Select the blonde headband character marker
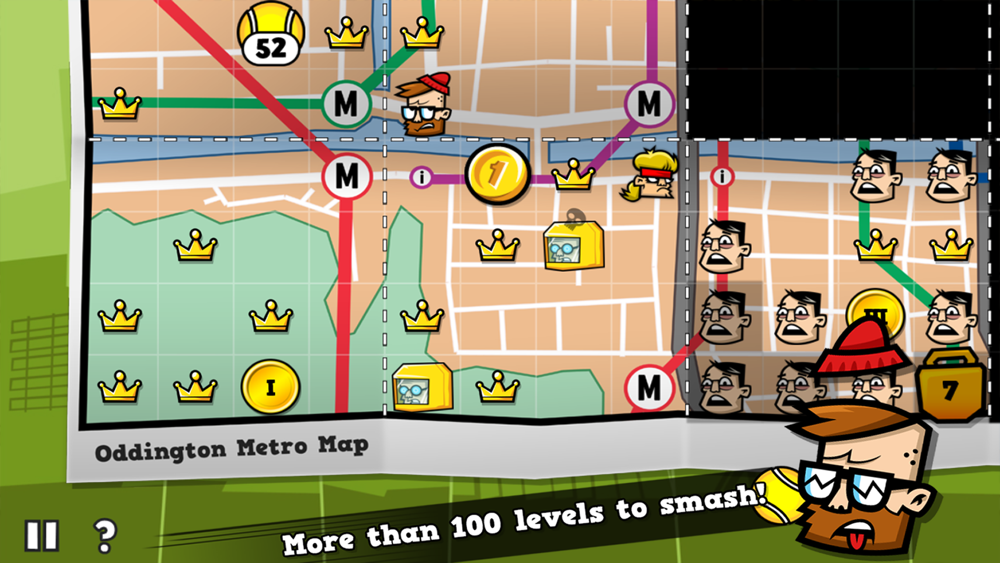The height and width of the screenshot is (563, 1000). [651, 176]
